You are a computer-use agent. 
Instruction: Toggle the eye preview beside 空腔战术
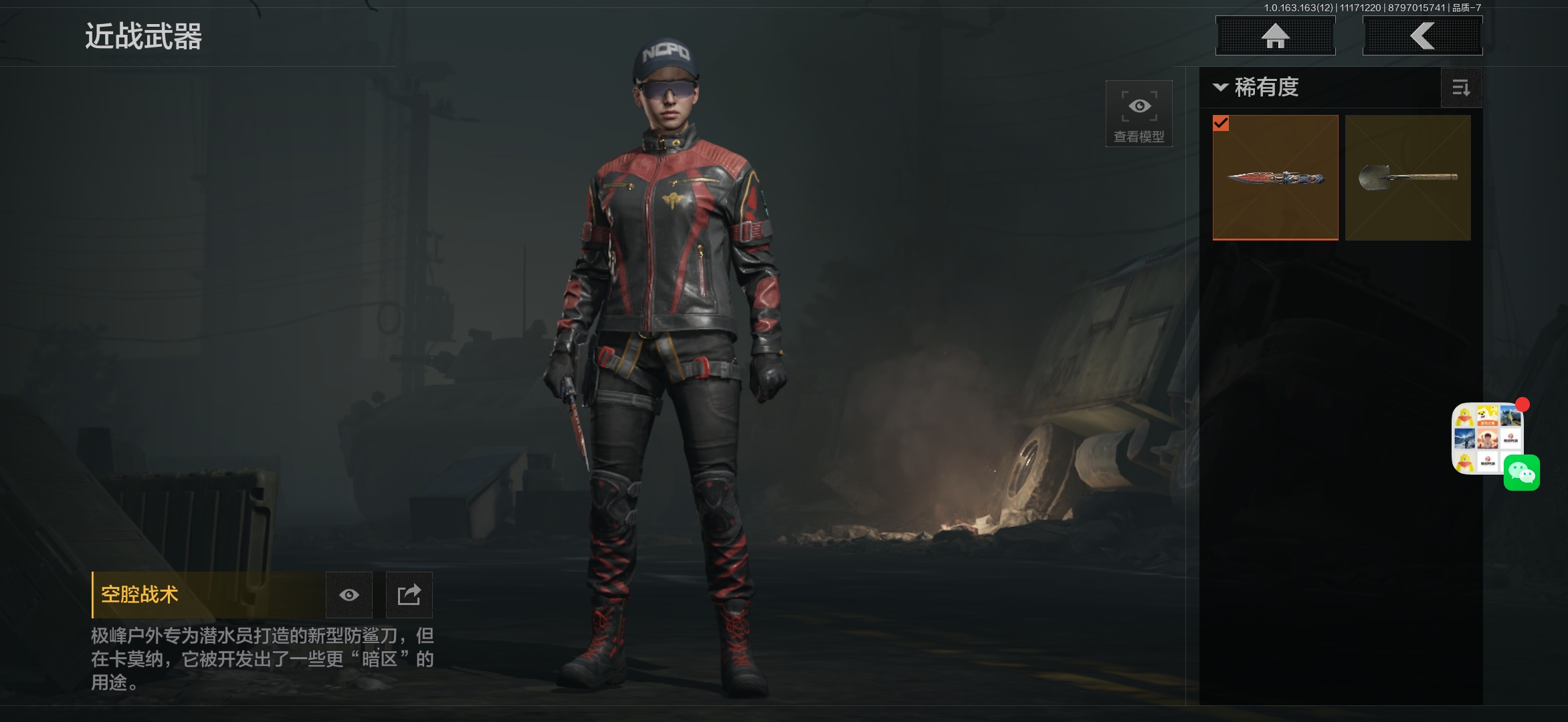[x=349, y=595]
